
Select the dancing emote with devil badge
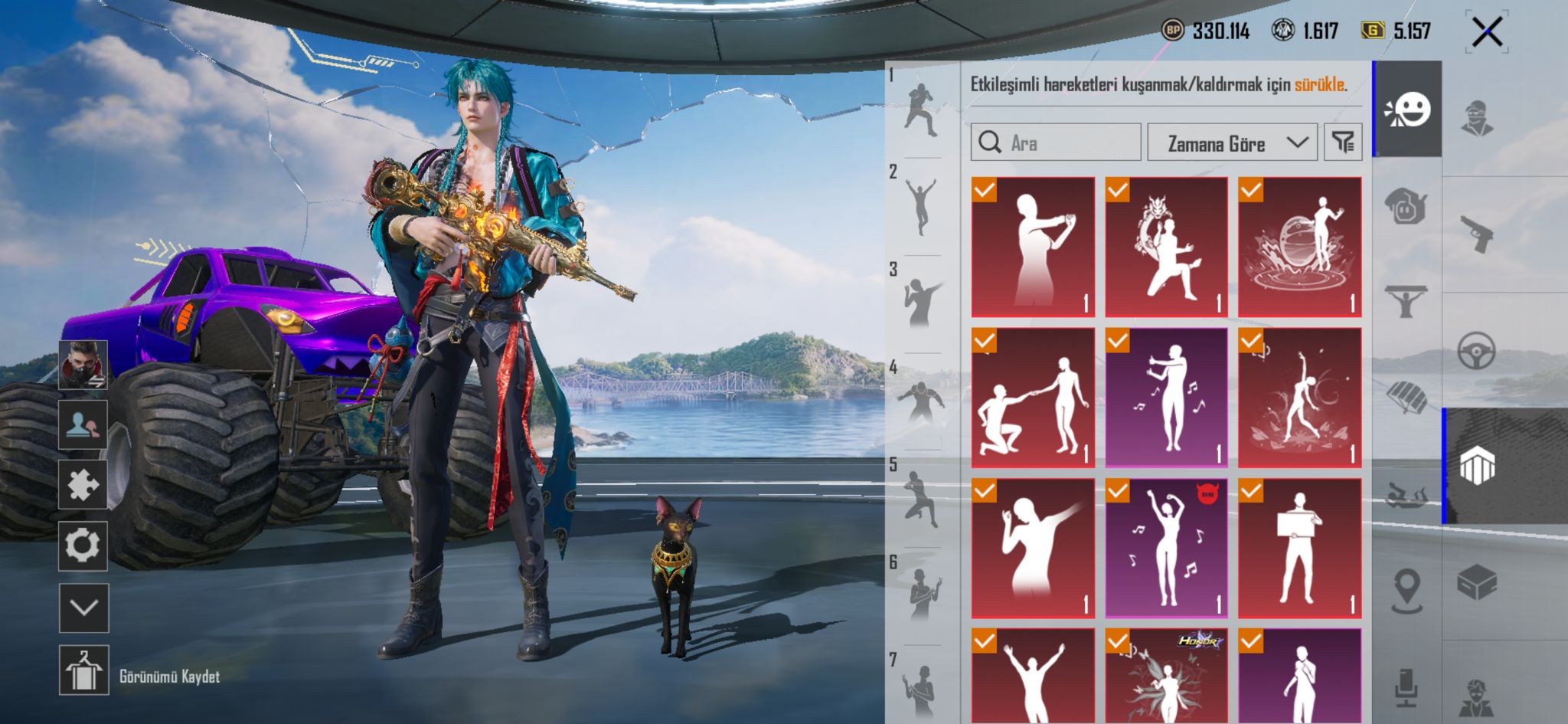tap(1165, 548)
